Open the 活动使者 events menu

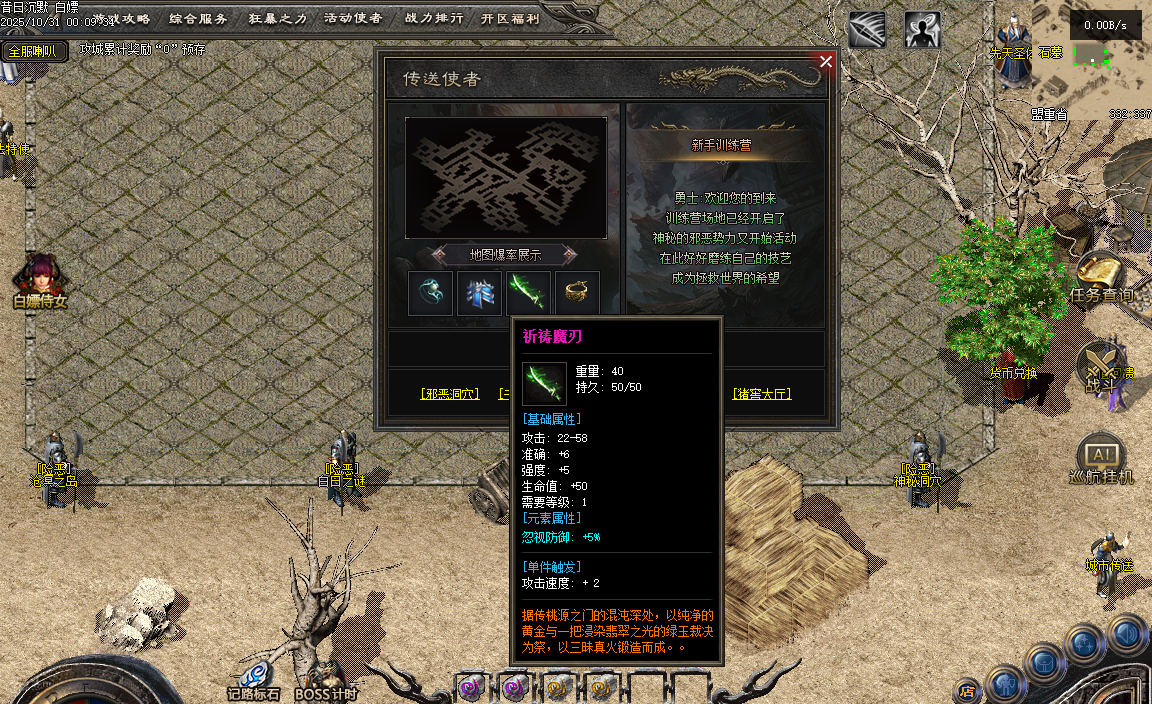point(353,18)
